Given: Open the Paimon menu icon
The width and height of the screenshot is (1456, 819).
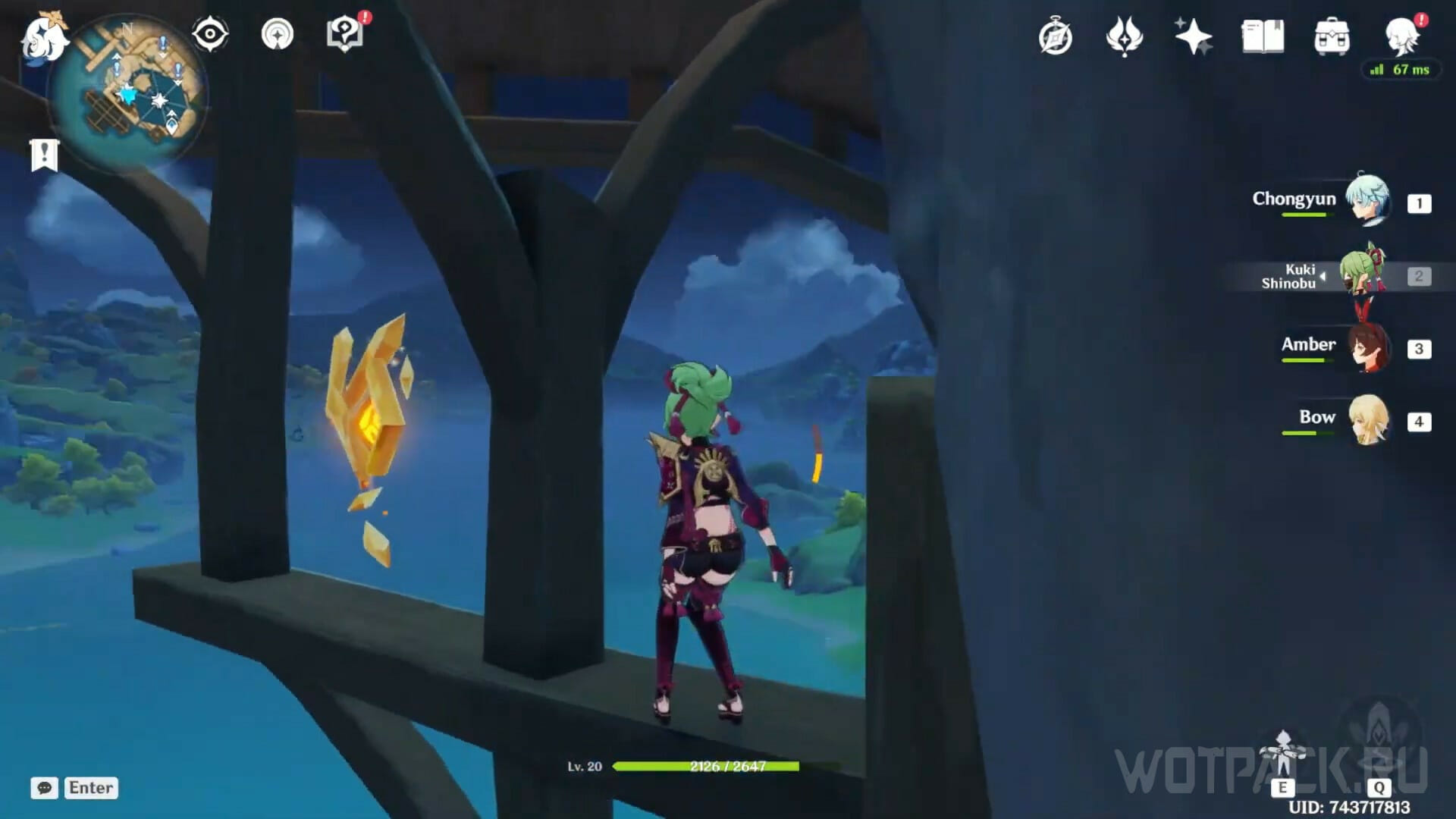Looking at the screenshot, I should coord(44,38).
